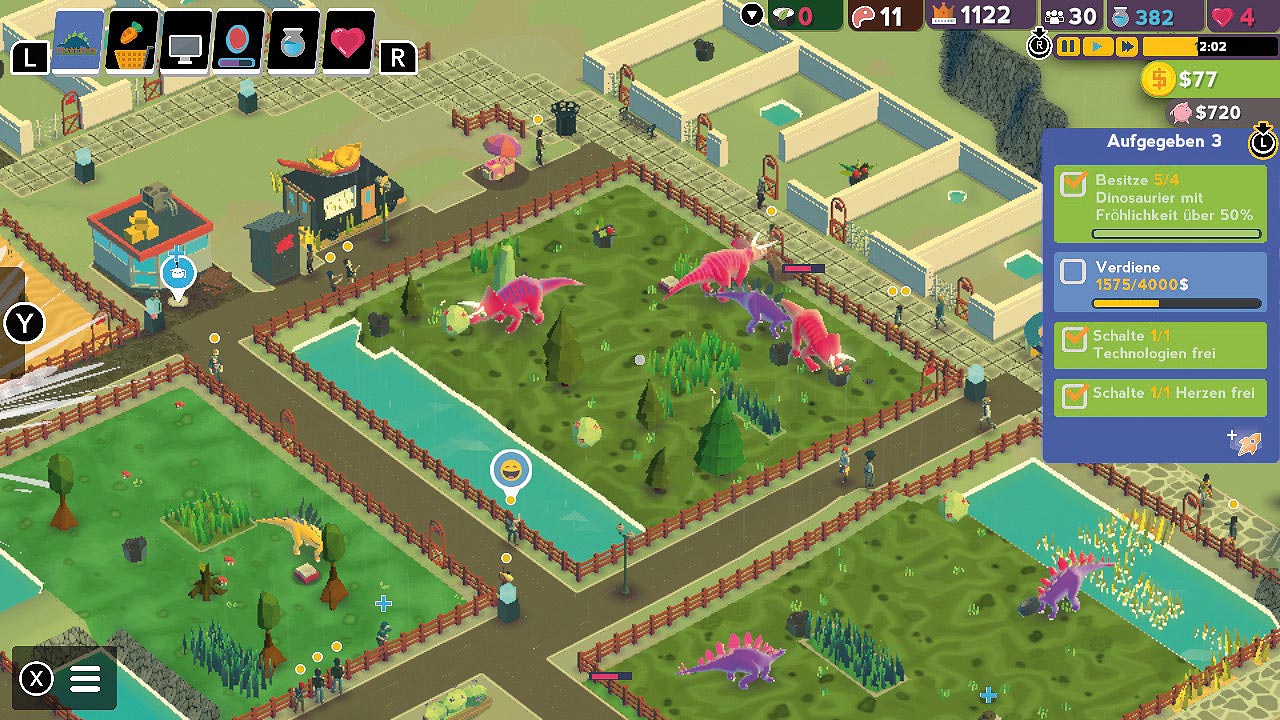Viewport: 1280px width, 720px height.
Task: Open the egg incubator tab
Action: click(240, 44)
